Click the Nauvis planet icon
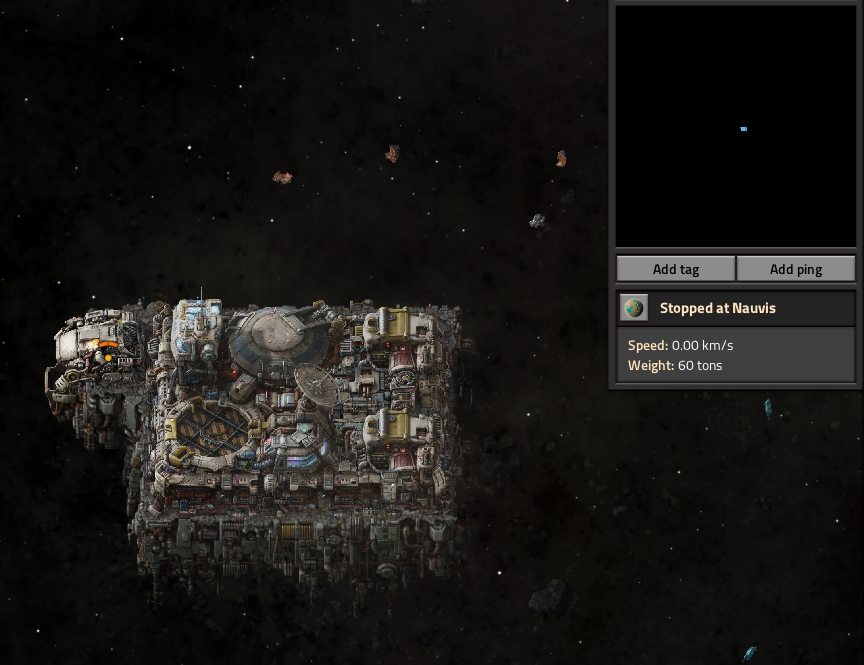 pos(634,308)
